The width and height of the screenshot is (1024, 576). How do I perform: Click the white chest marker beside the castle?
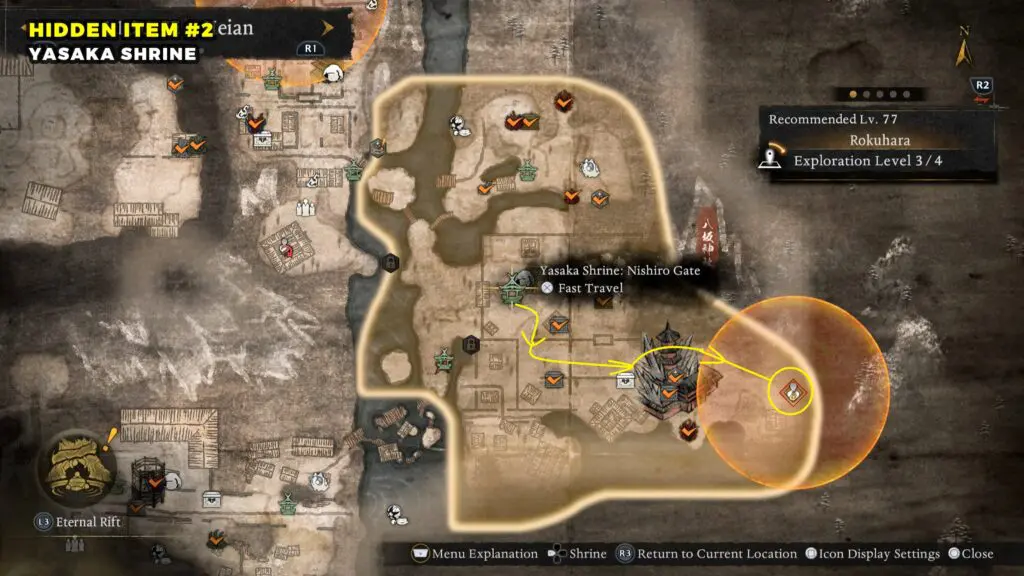point(626,379)
